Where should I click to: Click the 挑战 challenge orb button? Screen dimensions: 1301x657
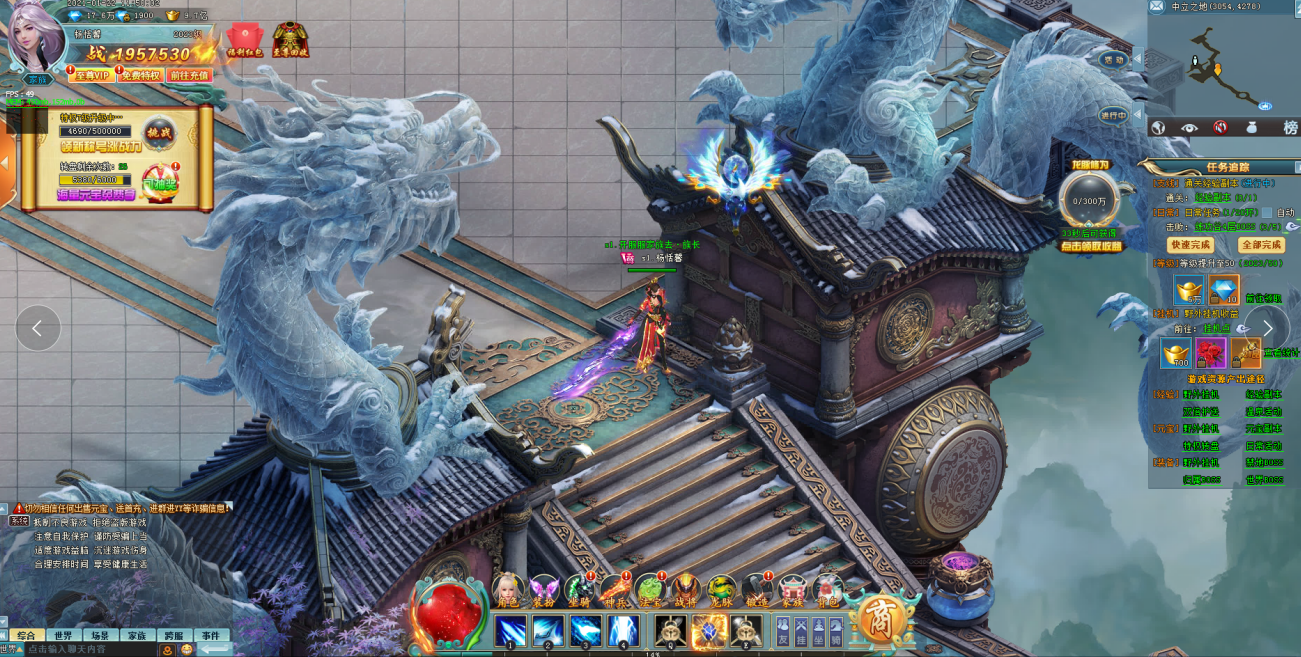(160, 132)
